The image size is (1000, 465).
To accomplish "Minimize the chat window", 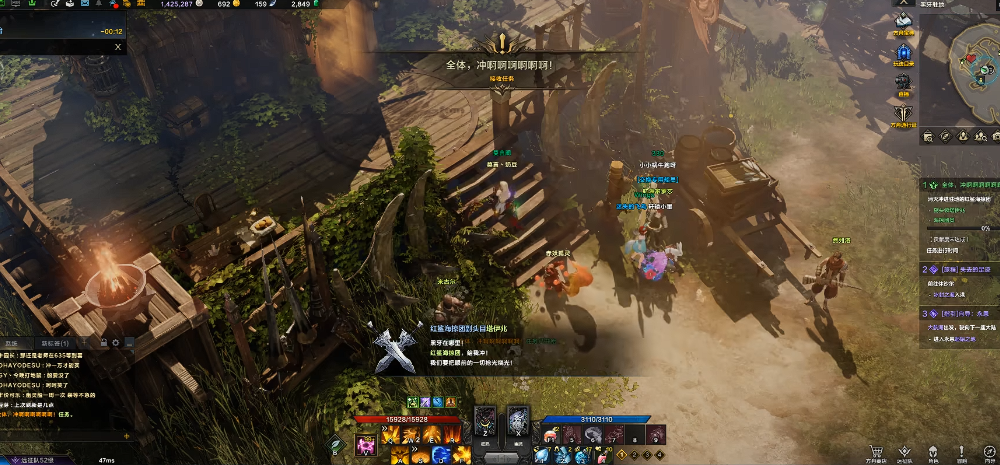I will point(128,343).
